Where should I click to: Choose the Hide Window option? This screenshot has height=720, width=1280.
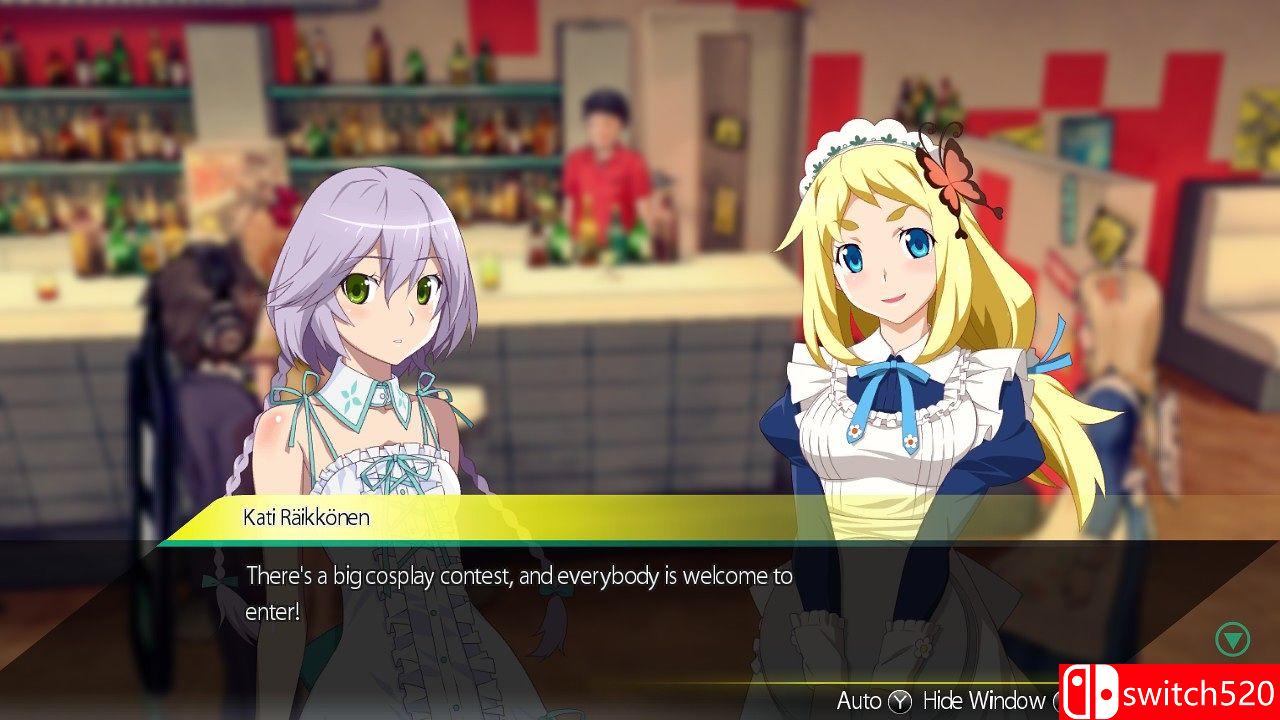point(983,700)
